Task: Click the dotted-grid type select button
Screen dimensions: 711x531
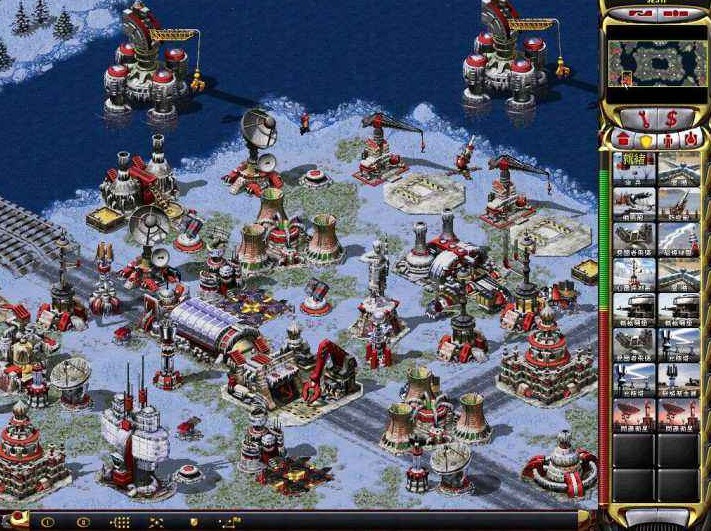Action: [x=120, y=522]
